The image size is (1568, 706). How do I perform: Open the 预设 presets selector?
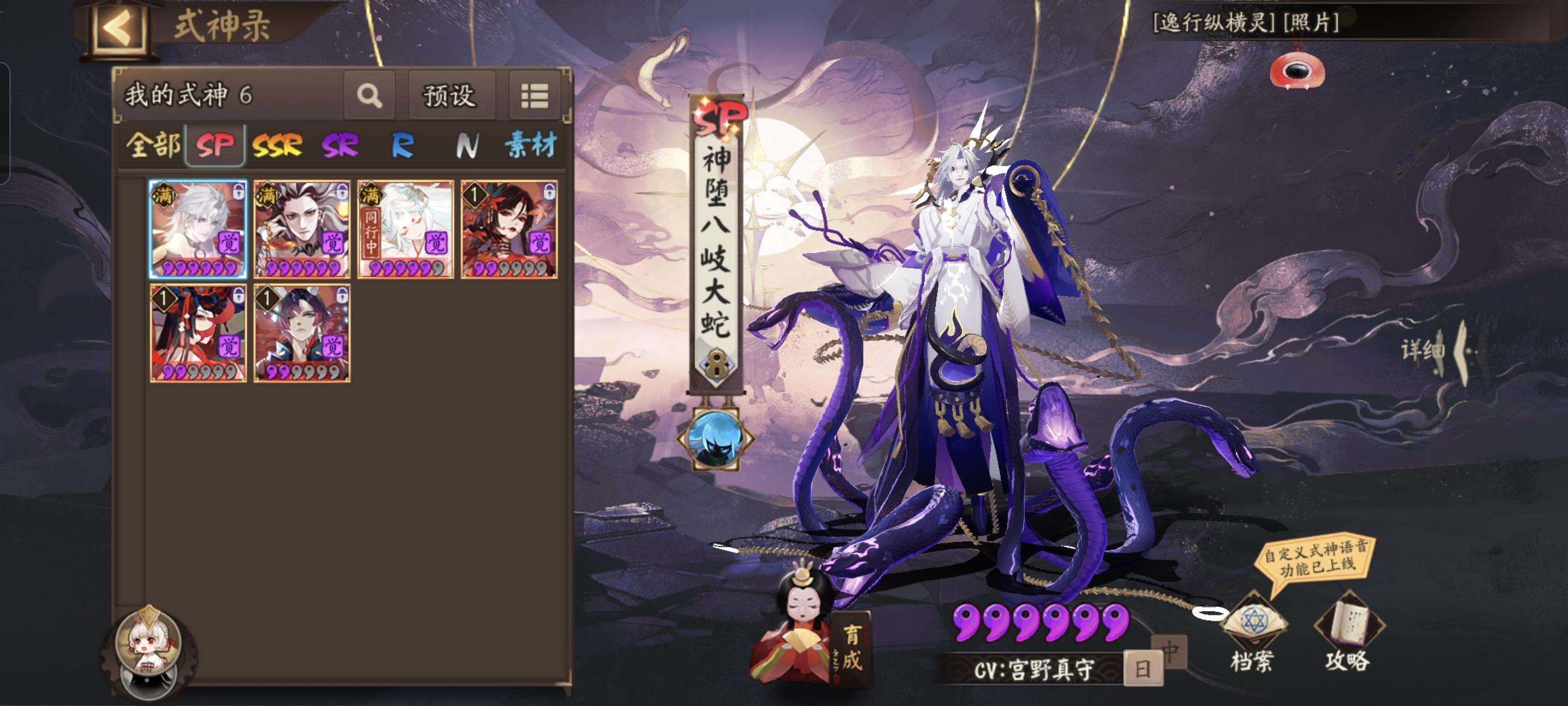[450, 96]
